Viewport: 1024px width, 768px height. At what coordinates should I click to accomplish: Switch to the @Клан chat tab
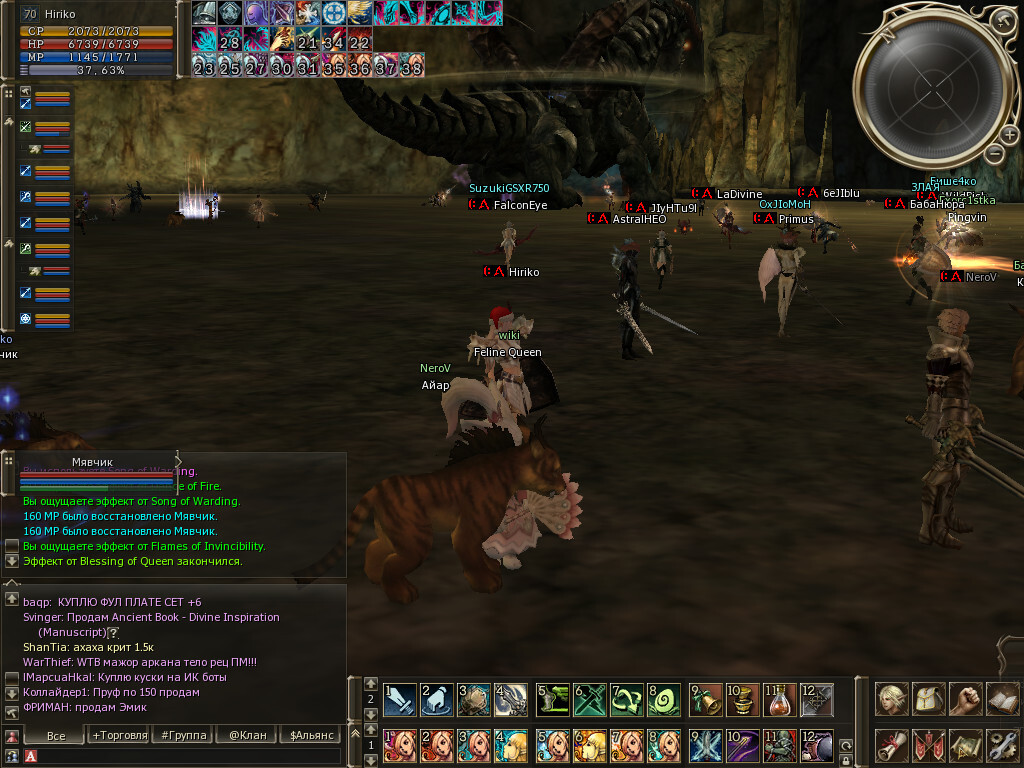(x=247, y=735)
